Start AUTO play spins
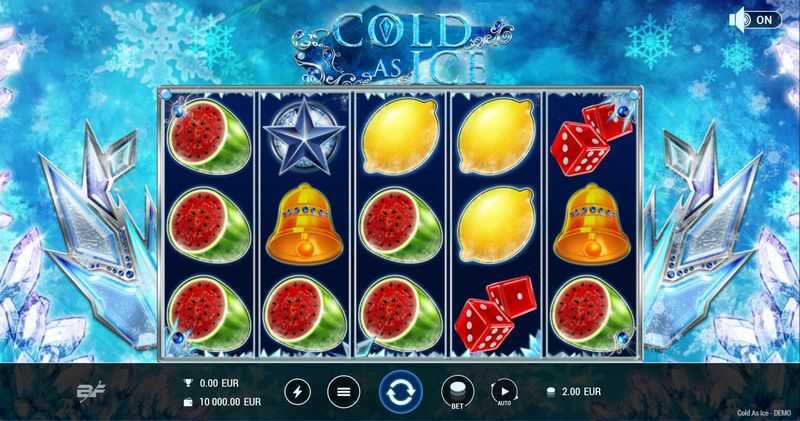Screen dimensions: 800x421 coord(503,391)
